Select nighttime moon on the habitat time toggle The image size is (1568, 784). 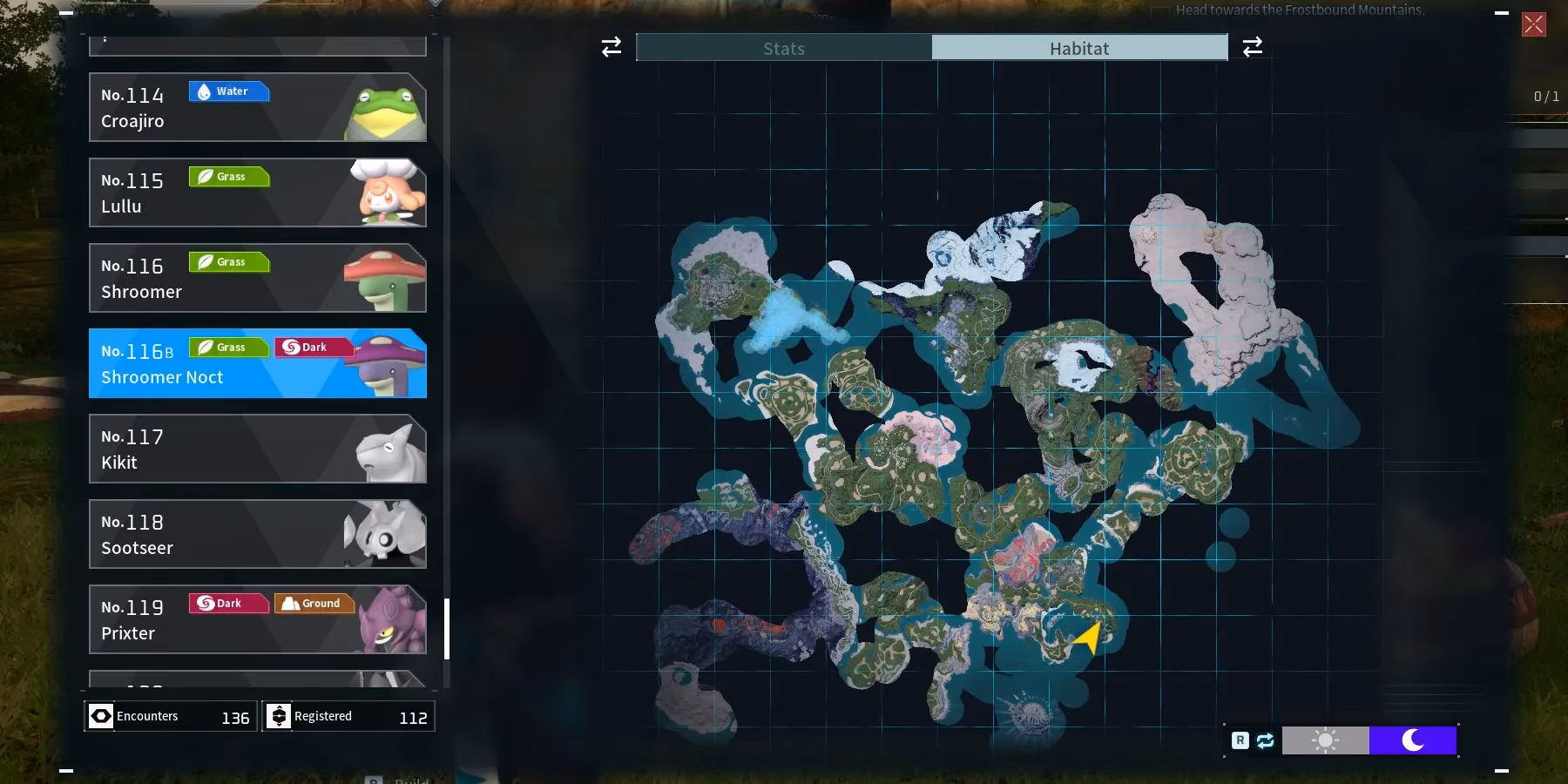1413,740
